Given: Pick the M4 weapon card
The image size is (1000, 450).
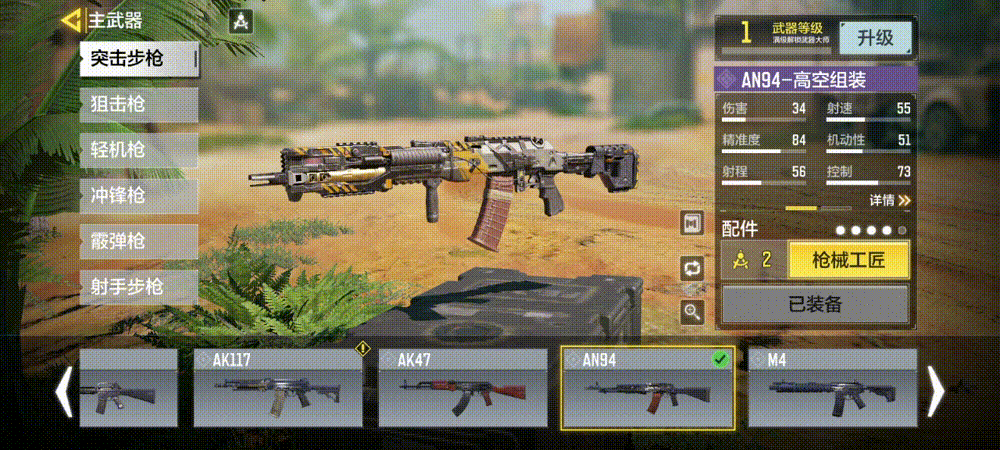Looking at the screenshot, I should point(832,387).
